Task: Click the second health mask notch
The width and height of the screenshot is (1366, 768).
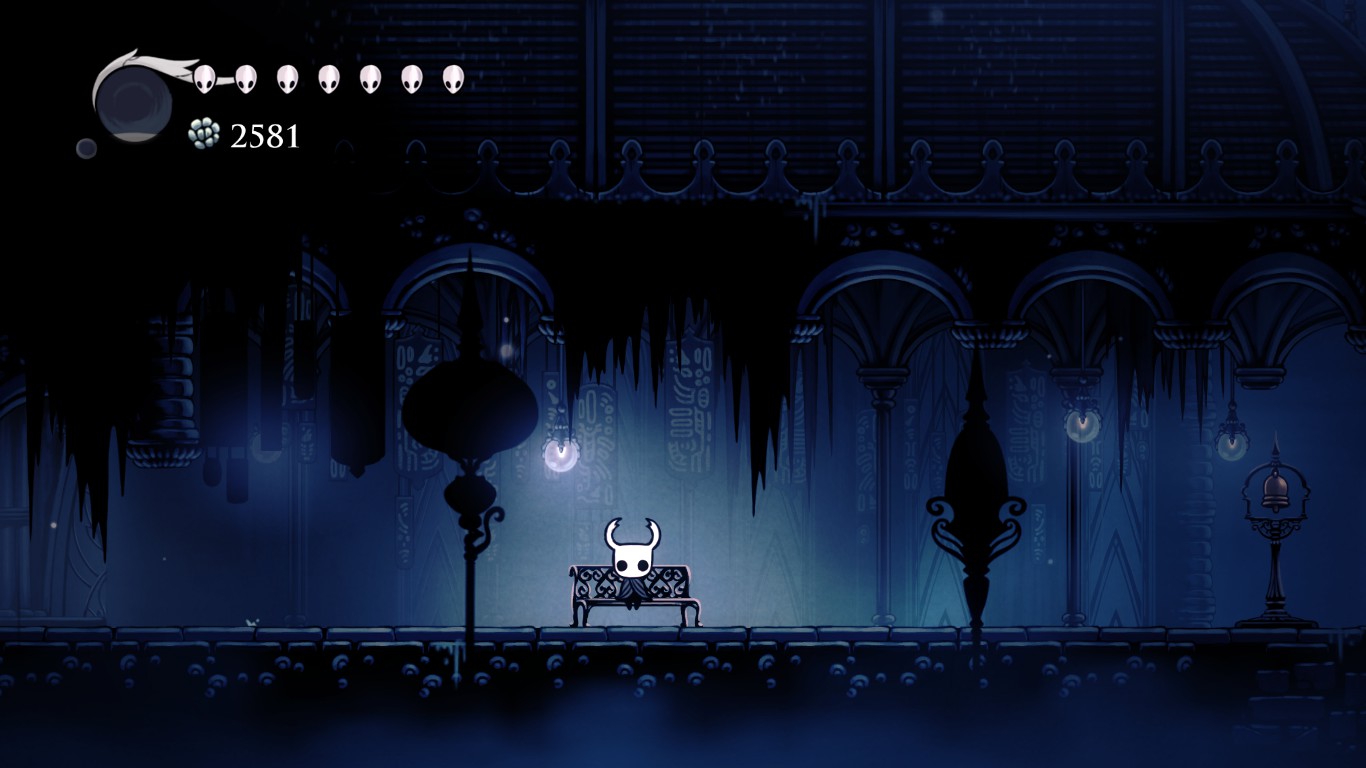Action: [246, 80]
